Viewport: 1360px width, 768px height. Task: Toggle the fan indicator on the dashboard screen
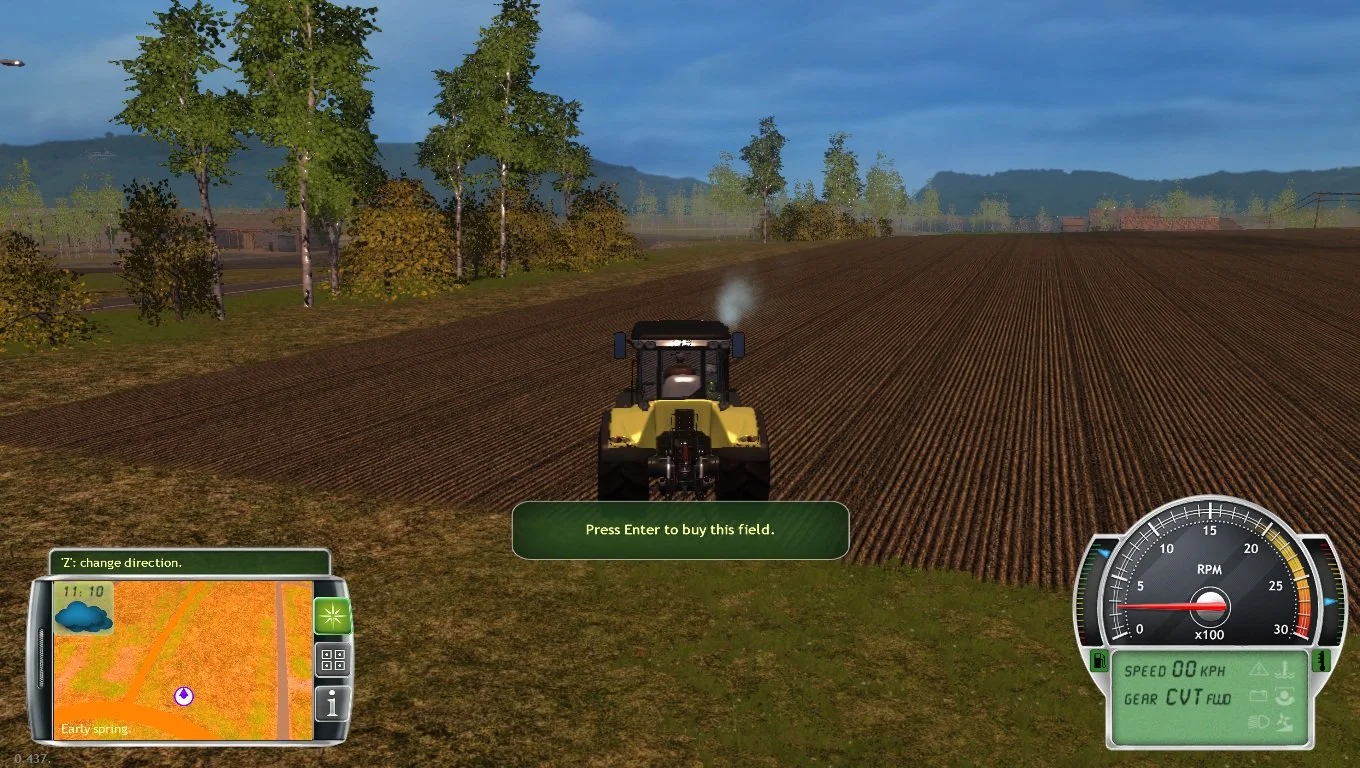[x=1284, y=720]
